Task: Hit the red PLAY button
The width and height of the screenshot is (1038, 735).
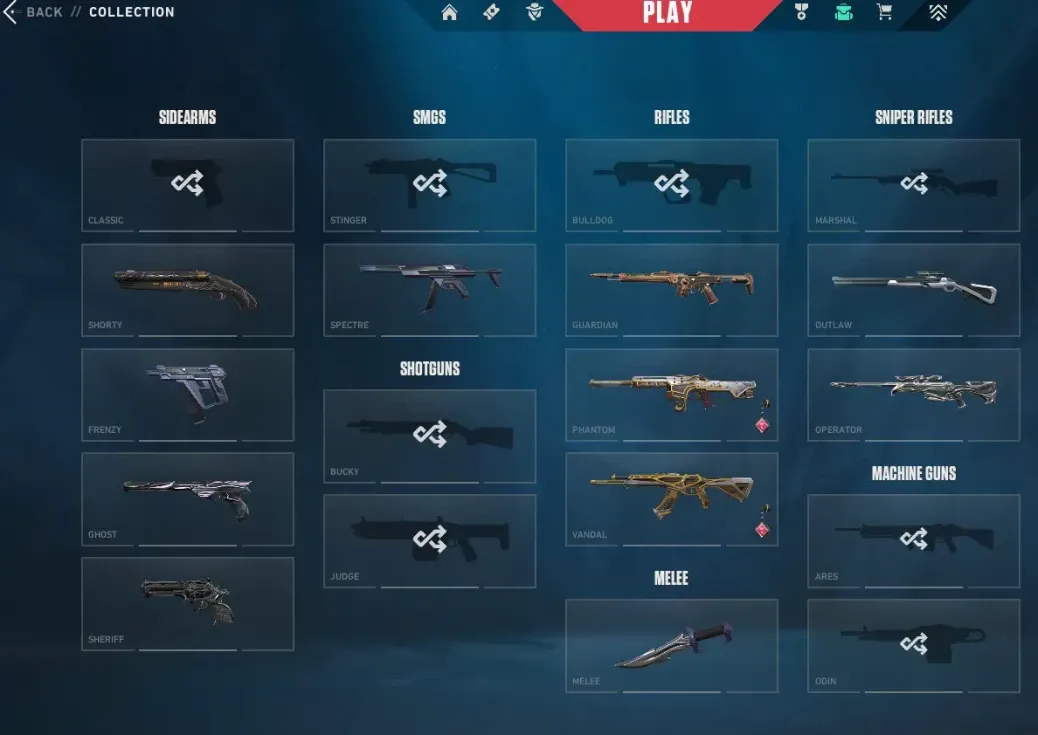Action: [x=667, y=13]
